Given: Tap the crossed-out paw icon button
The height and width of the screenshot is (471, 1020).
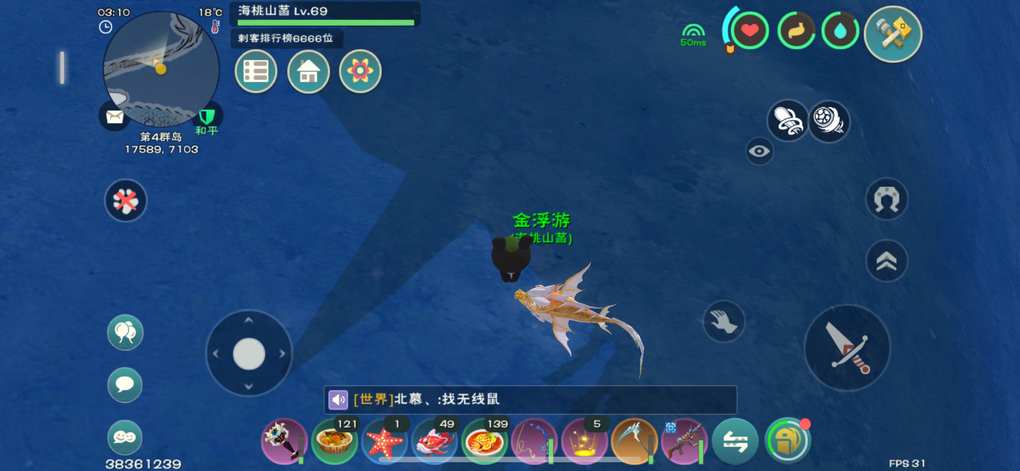Looking at the screenshot, I should [126, 200].
